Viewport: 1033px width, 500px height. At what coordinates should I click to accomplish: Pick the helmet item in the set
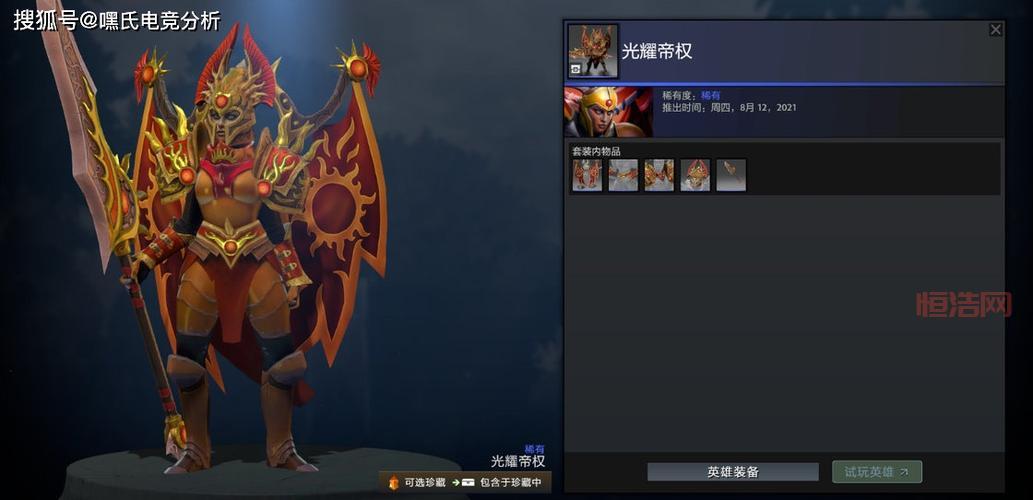[x=695, y=175]
